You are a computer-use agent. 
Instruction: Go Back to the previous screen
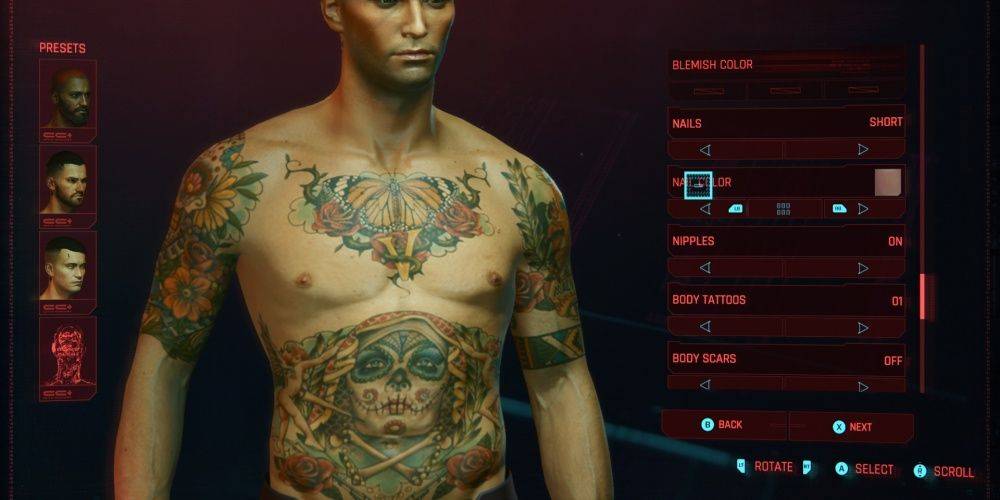724,425
